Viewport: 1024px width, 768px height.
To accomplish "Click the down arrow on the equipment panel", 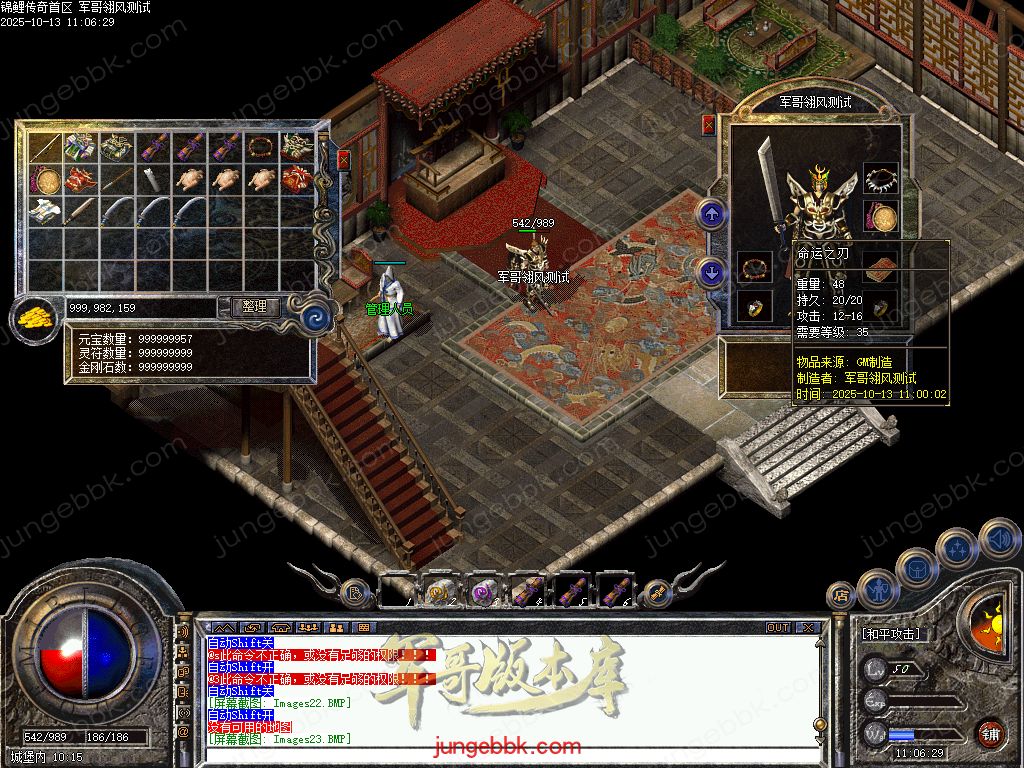I will pyautogui.click(x=711, y=271).
